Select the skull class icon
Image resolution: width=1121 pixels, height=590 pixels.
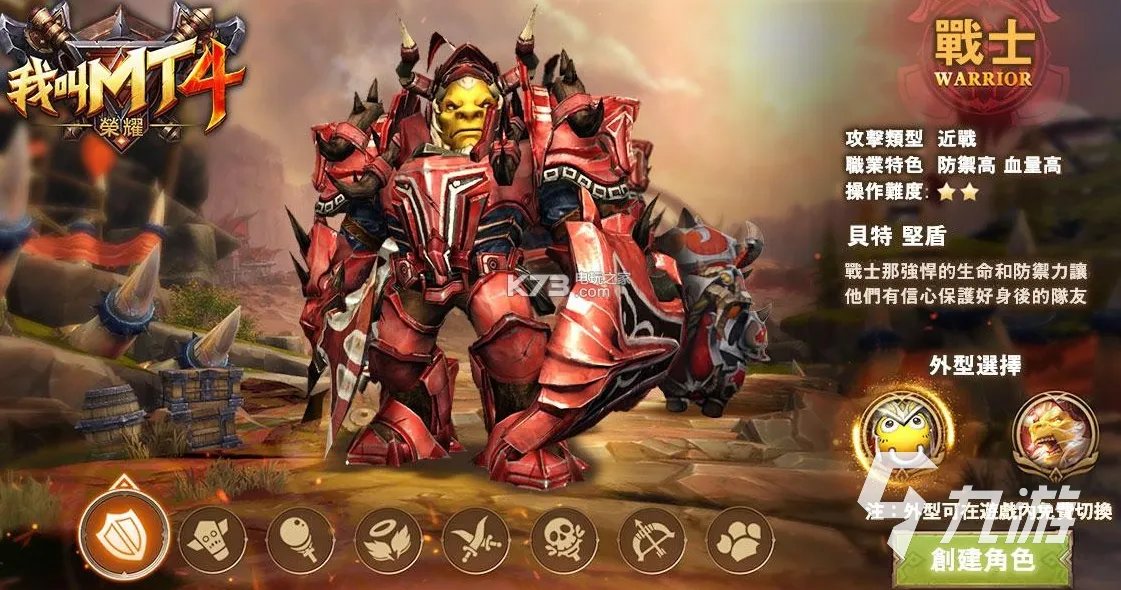coord(564,540)
